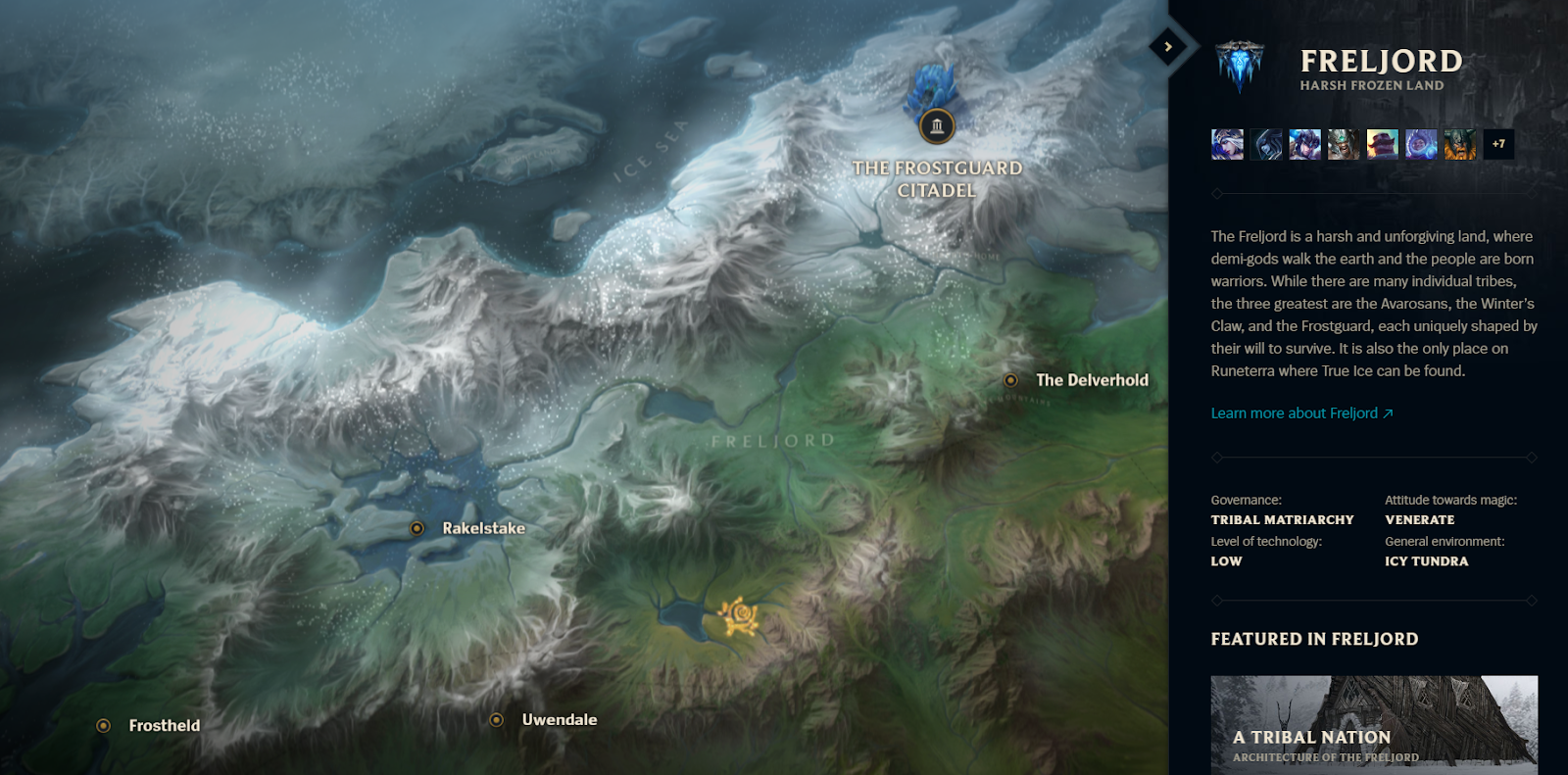The width and height of the screenshot is (1568, 775).
Task: Click the Uwendale location marker
Action: pos(497,719)
